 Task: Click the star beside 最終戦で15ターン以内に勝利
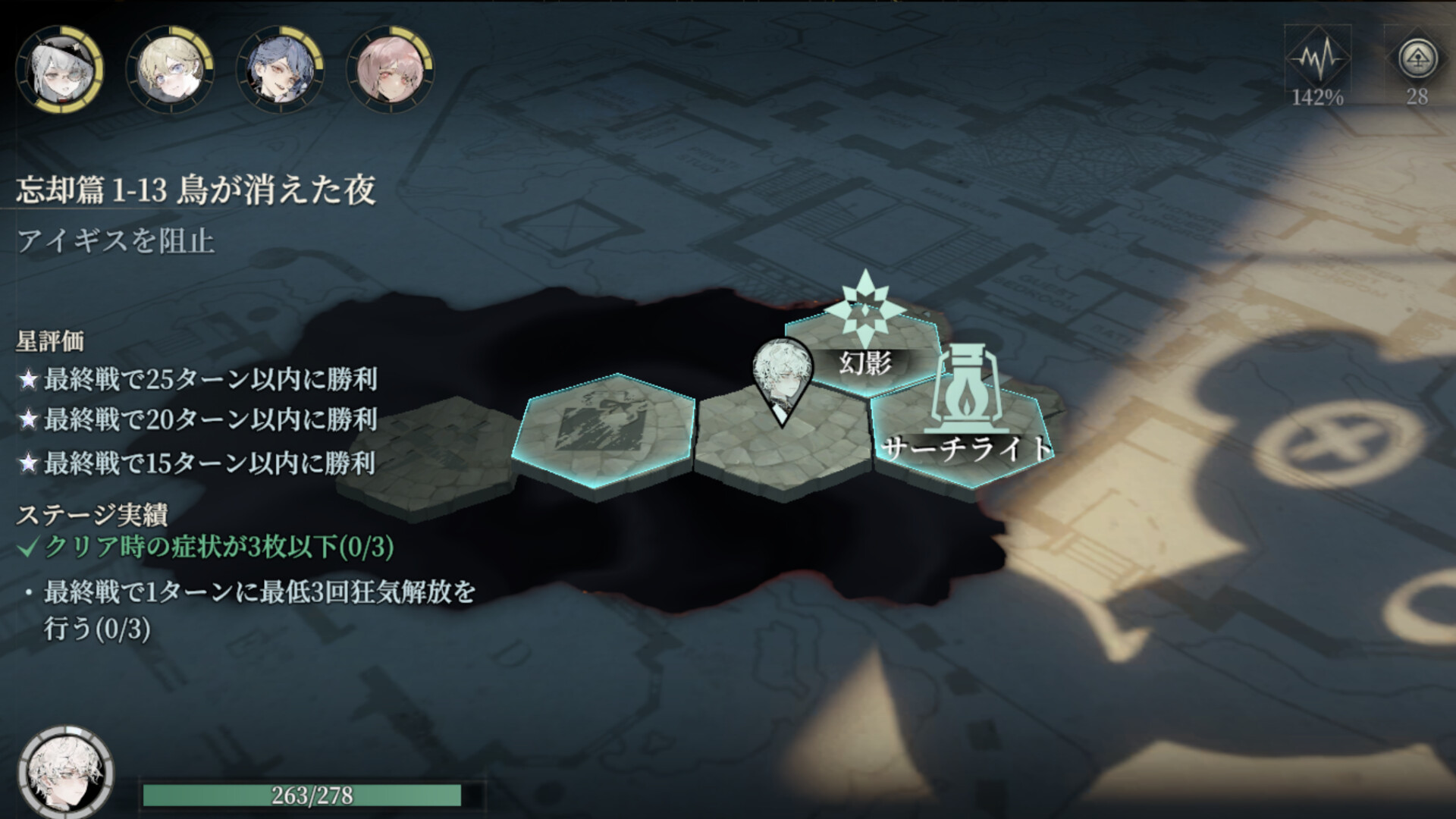[x=29, y=463]
